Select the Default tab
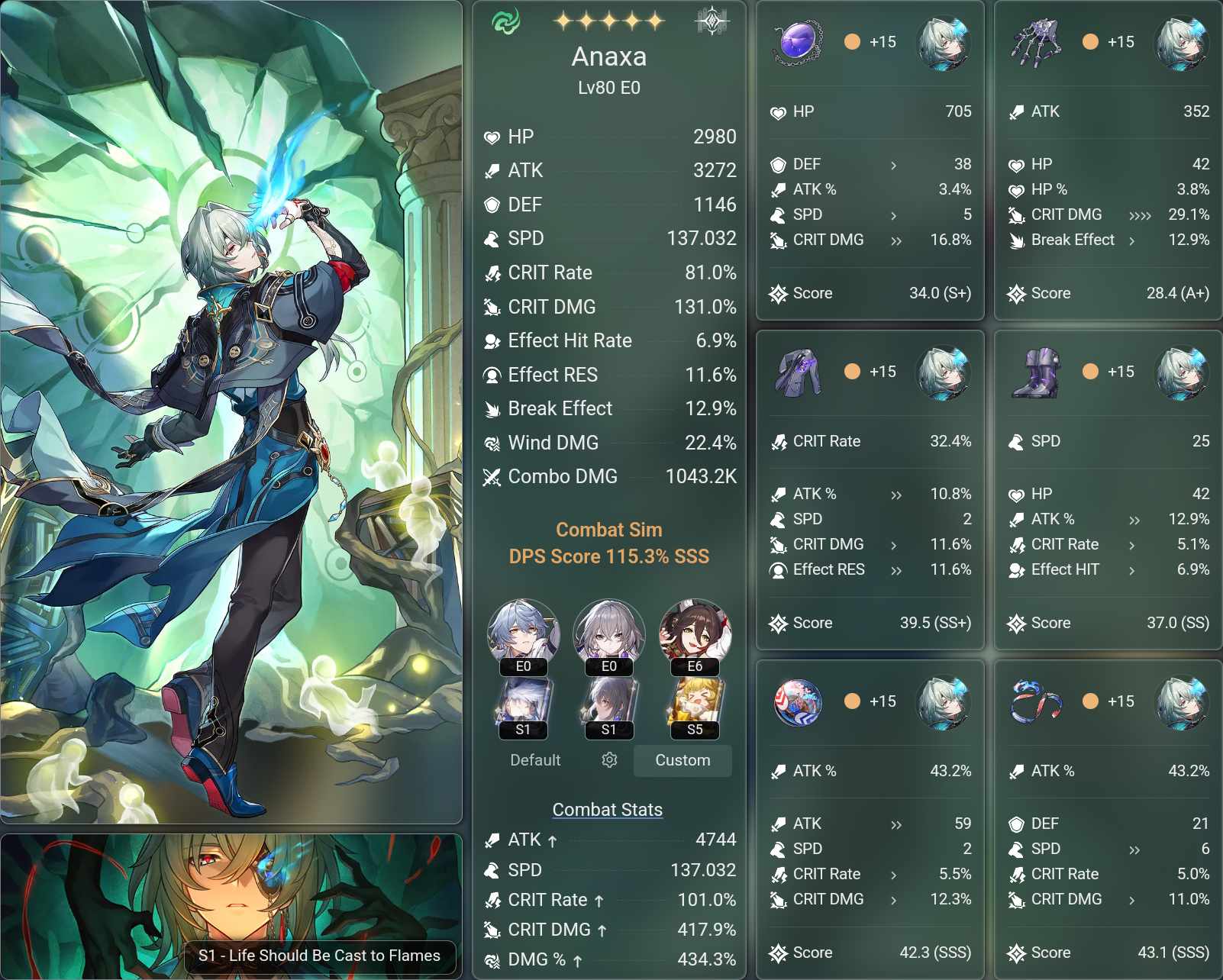 pyautogui.click(x=535, y=760)
